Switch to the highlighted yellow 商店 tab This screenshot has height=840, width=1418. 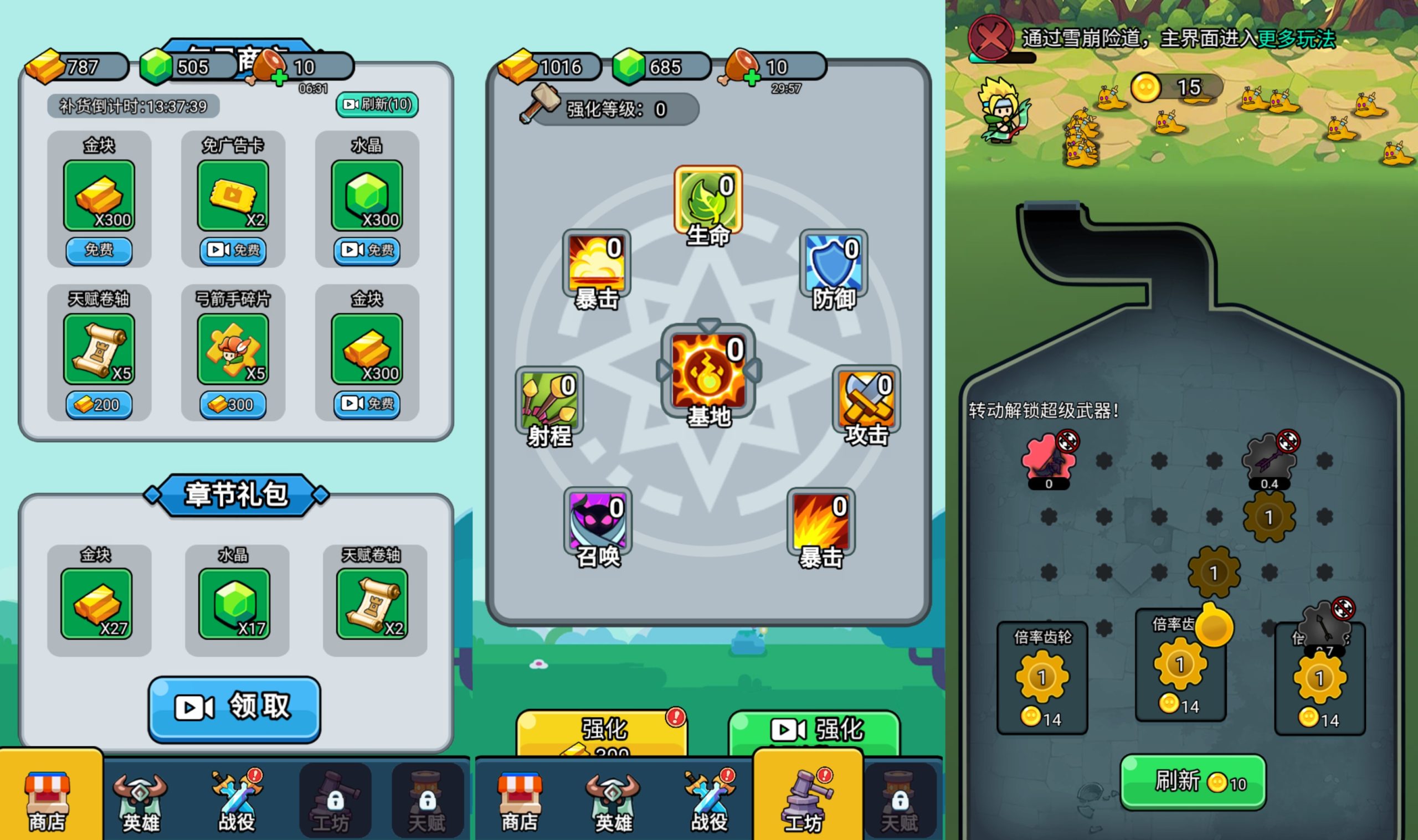coord(49,799)
